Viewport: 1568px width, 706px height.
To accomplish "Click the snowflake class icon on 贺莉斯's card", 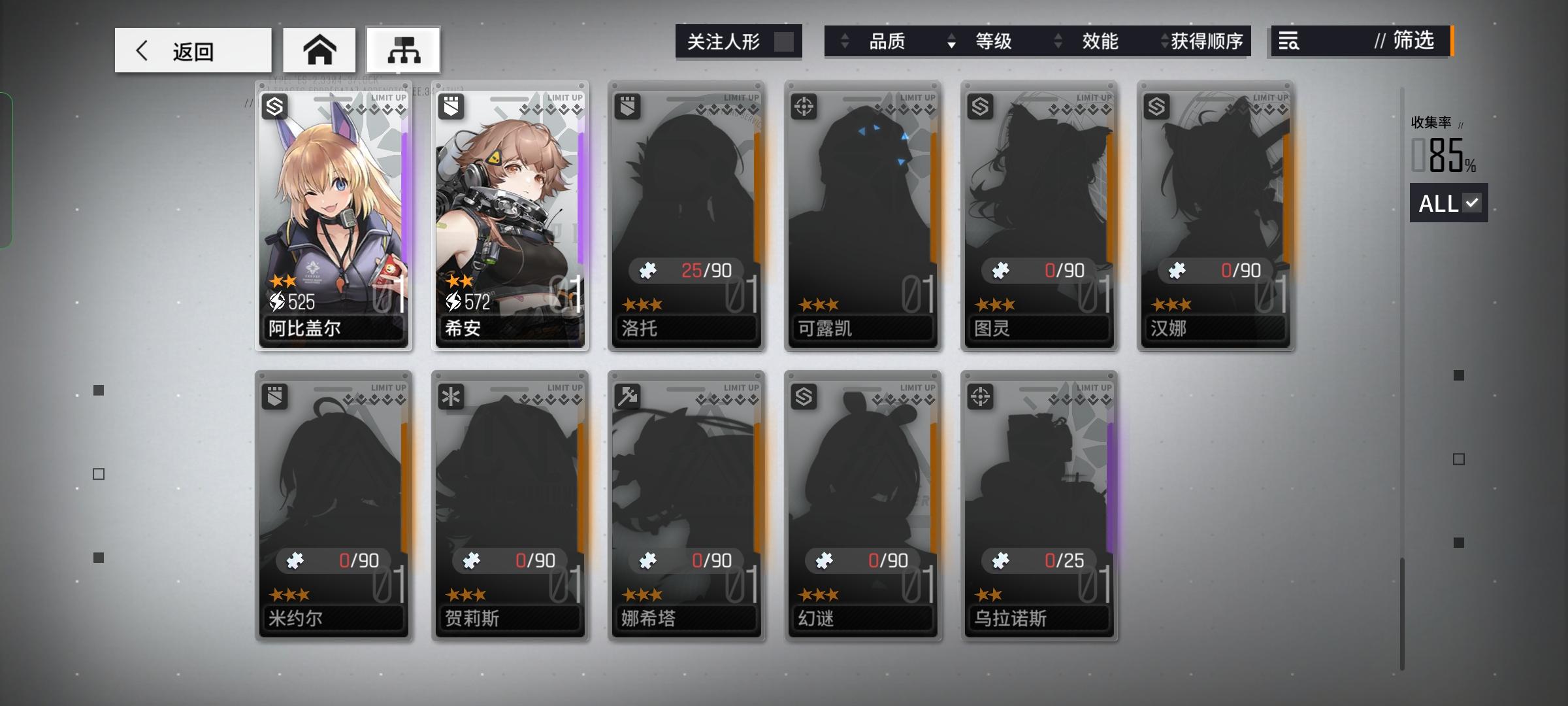I will pos(452,395).
